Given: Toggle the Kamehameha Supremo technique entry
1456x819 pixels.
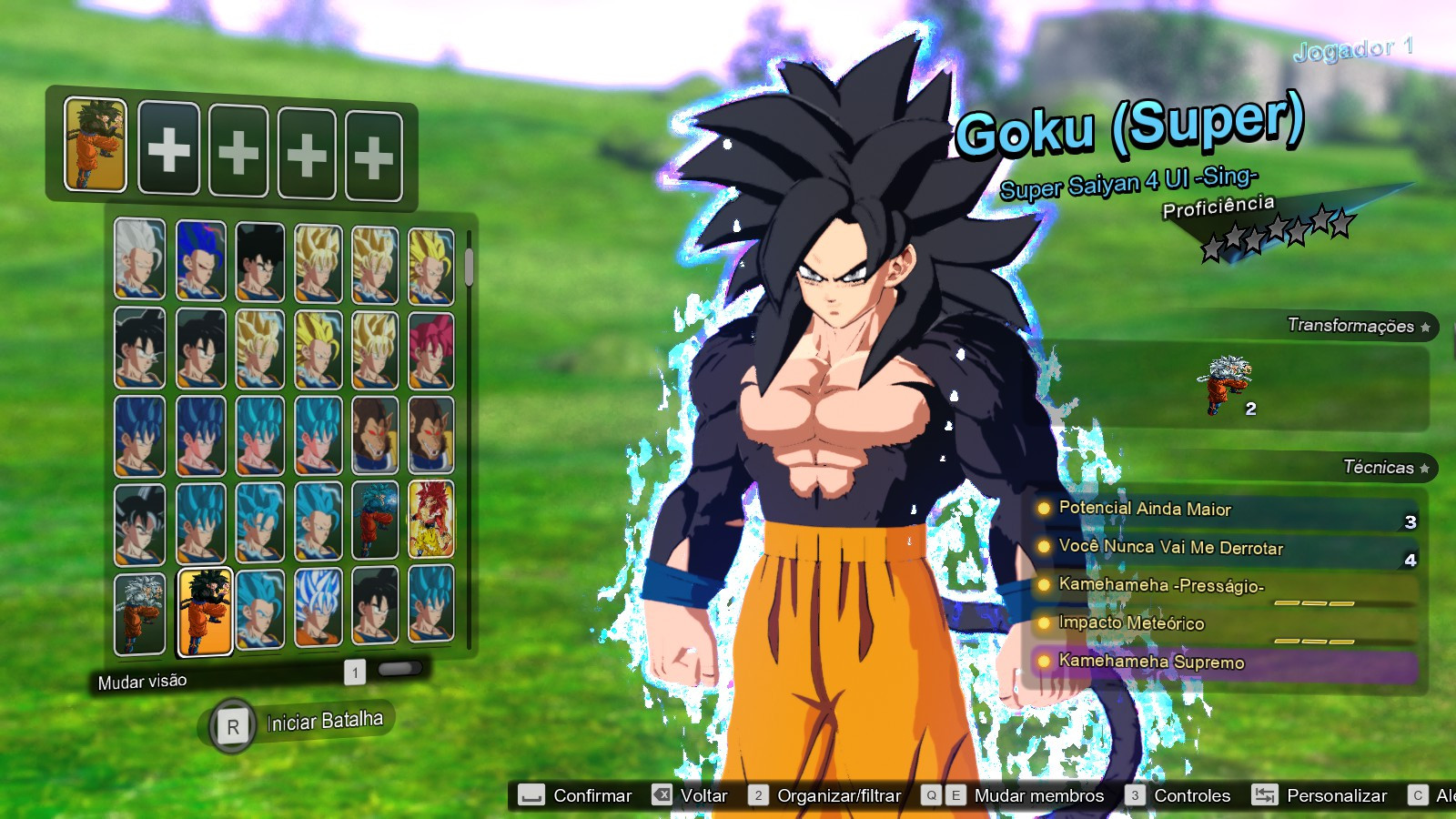Looking at the screenshot, I should (x=1149, y=663).
